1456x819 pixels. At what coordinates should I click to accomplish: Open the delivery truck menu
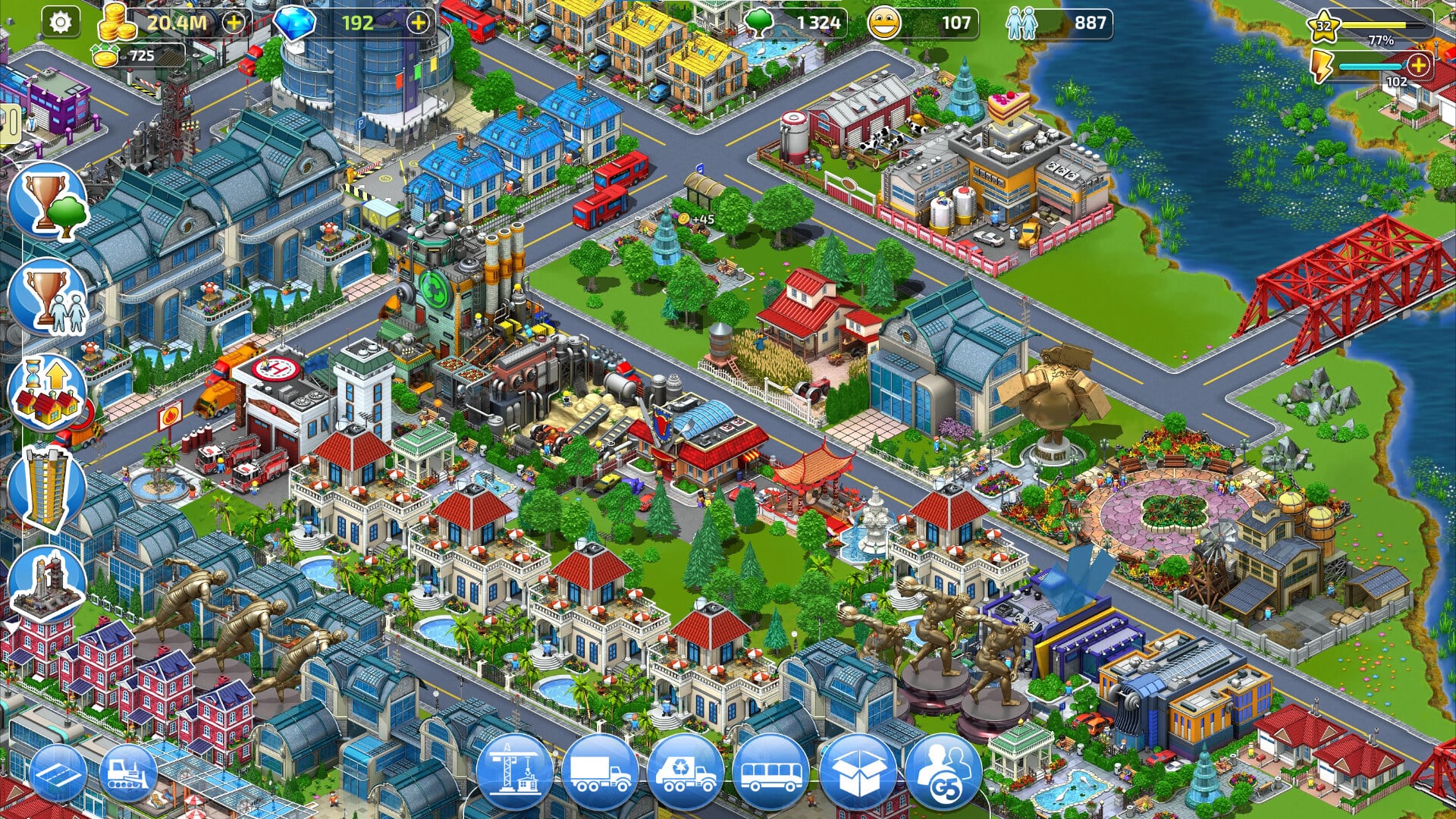pyautogui.click(x=601, y=772)
